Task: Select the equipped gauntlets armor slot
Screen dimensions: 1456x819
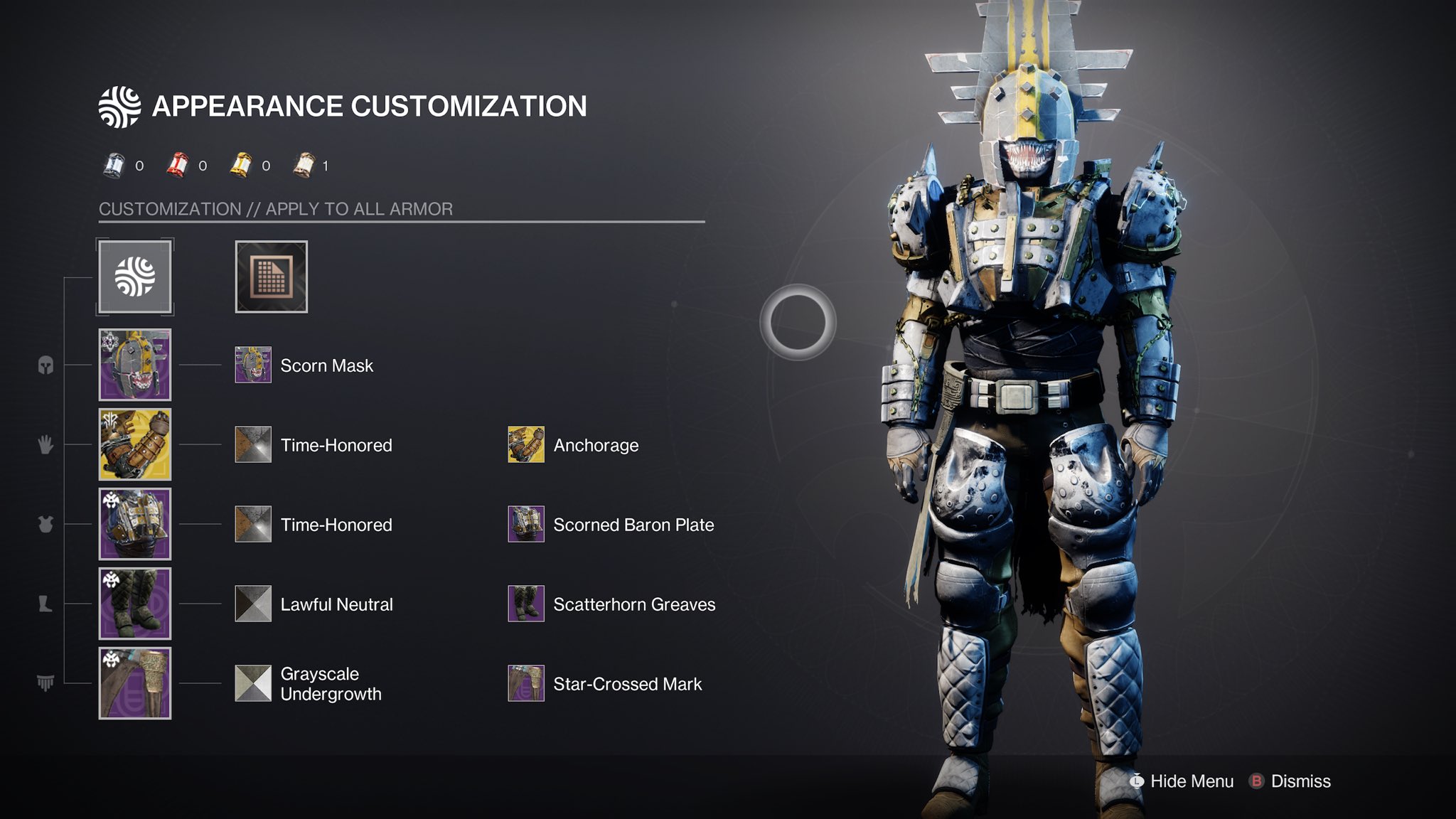Action: (x=135, y=444)
